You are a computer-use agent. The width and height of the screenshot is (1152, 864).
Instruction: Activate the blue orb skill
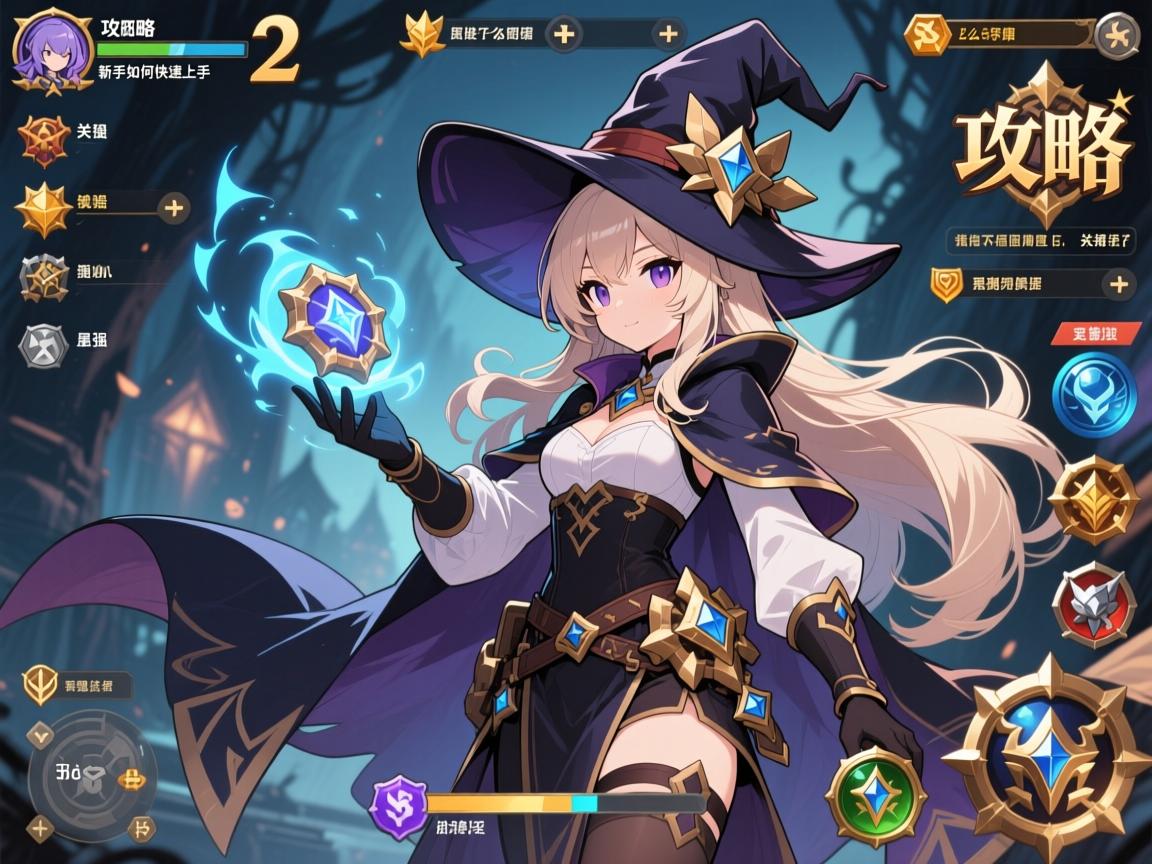pos(1093,396)
